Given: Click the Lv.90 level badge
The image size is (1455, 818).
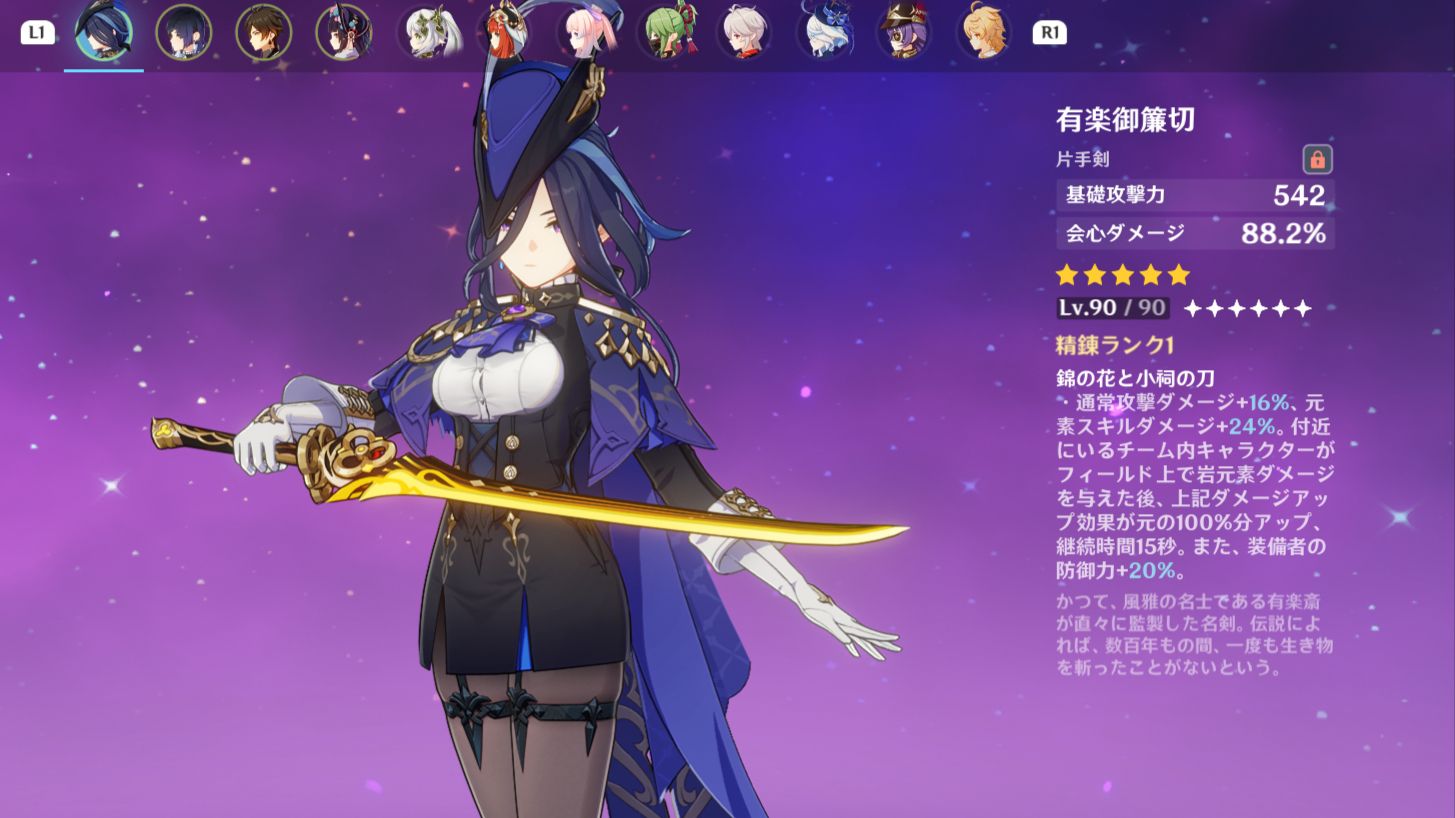Looking at the screenshot, I should [1112, 308].
